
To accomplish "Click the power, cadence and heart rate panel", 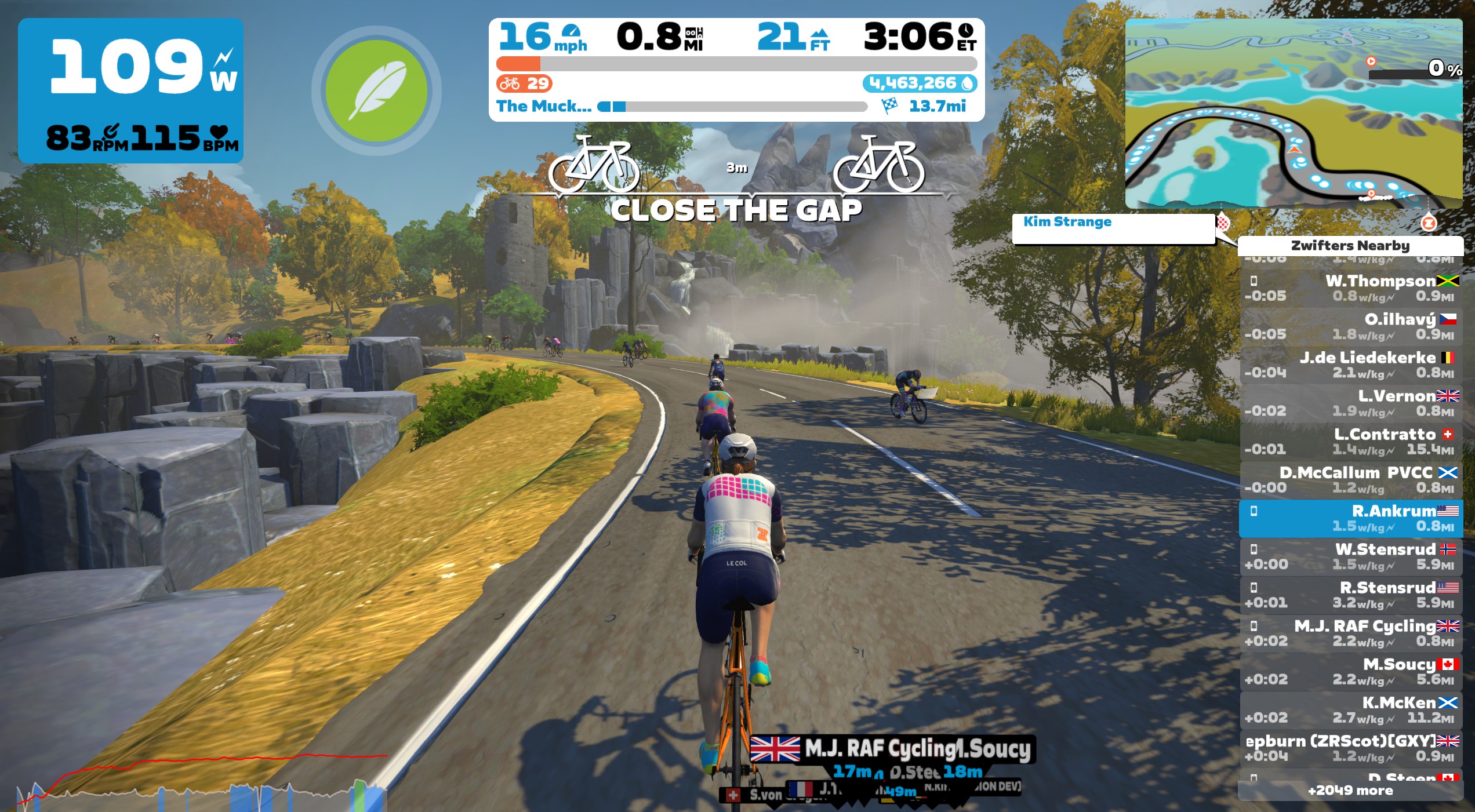I will pos(130,91).
